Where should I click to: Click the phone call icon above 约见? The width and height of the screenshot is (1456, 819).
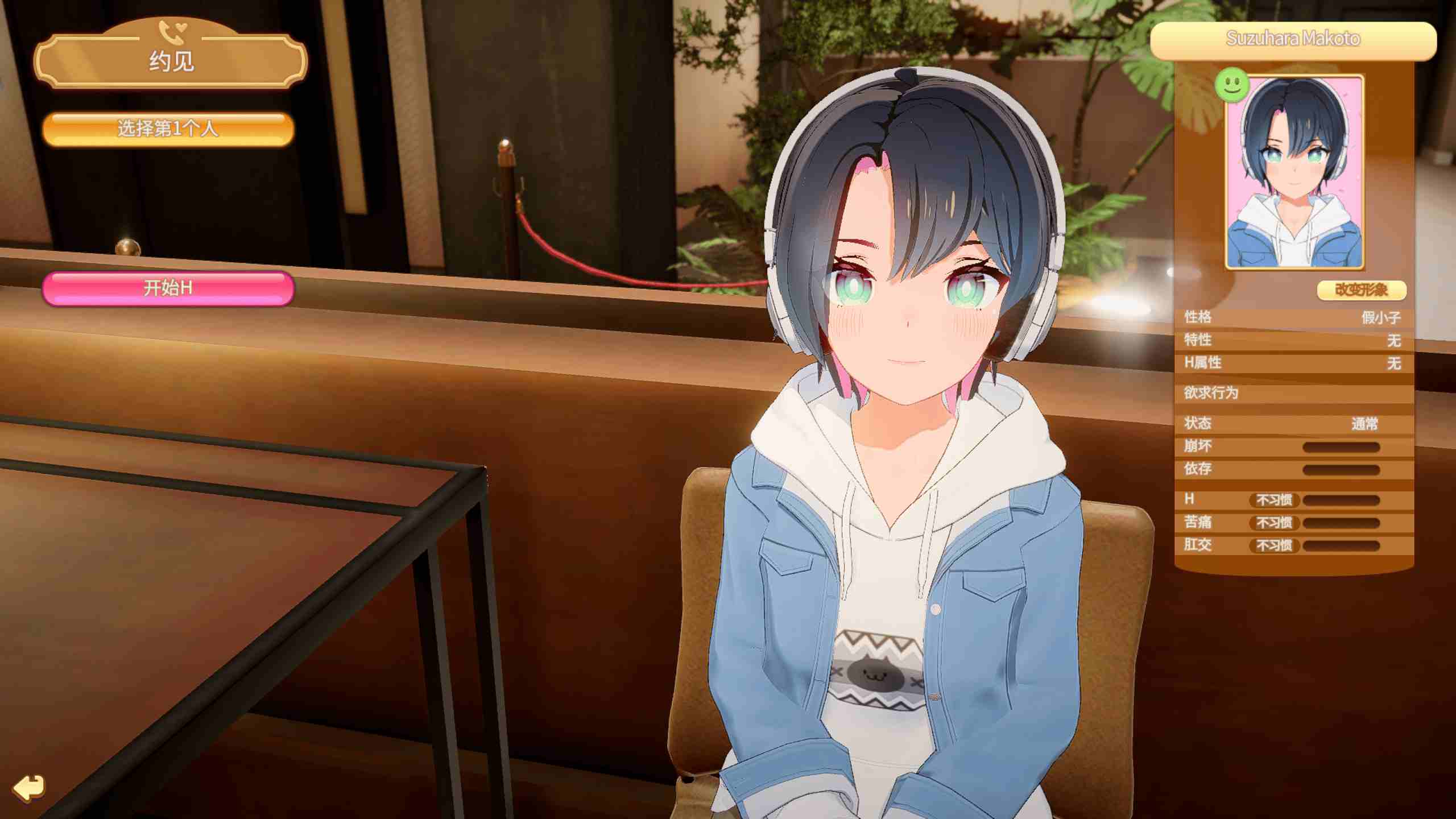[172, 33]
